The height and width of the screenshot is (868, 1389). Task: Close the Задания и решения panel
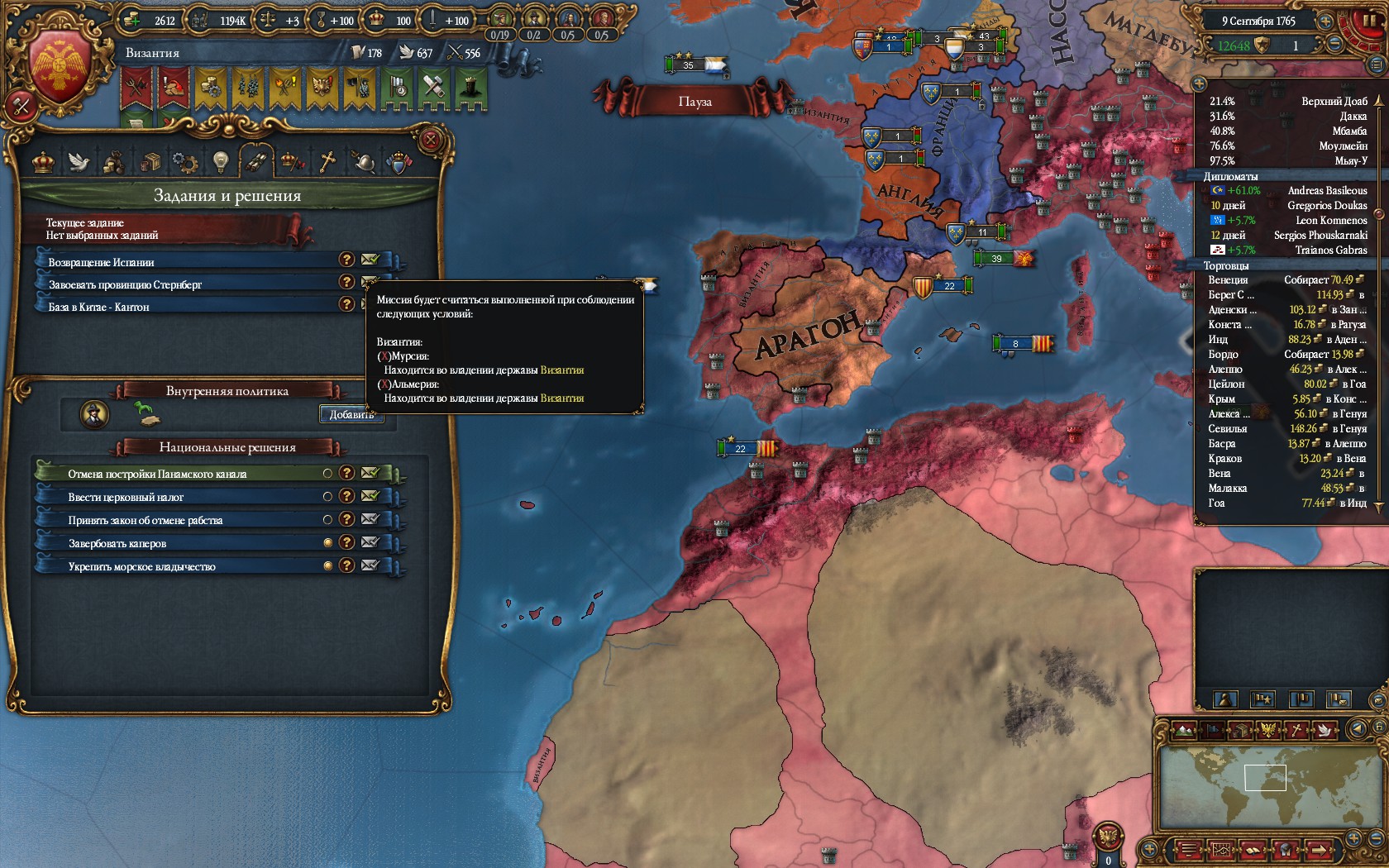click(430, 140)
